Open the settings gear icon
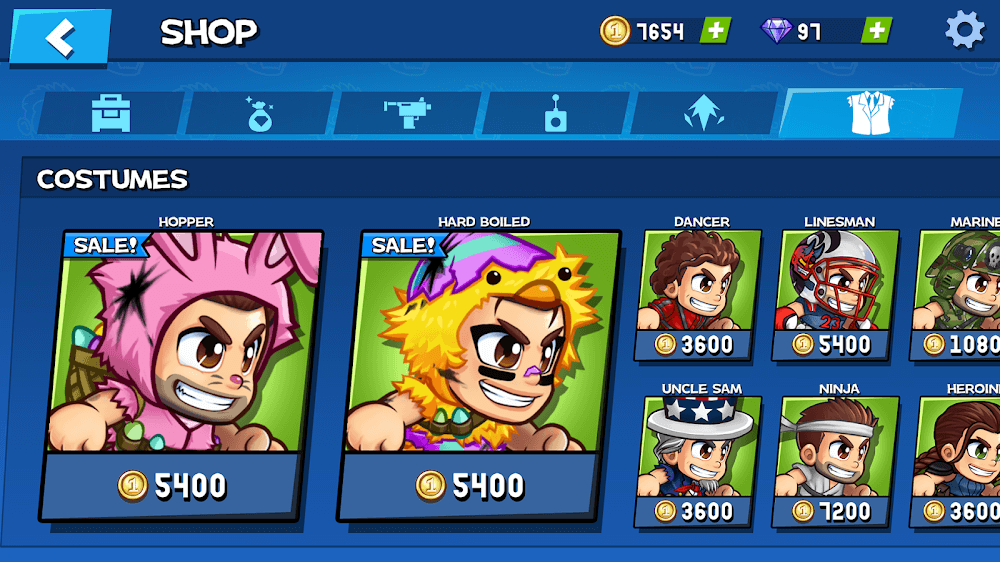The width and height of the screenshot is (1000, 562). click(x=964, y=31)
